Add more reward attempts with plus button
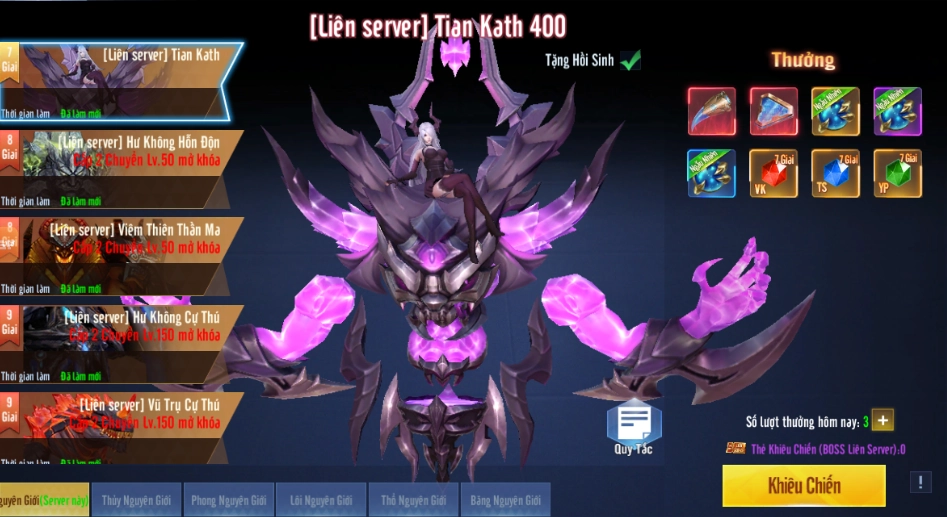Image resolution: width=947 pixels, height=517 pixels. pos(883,420)
